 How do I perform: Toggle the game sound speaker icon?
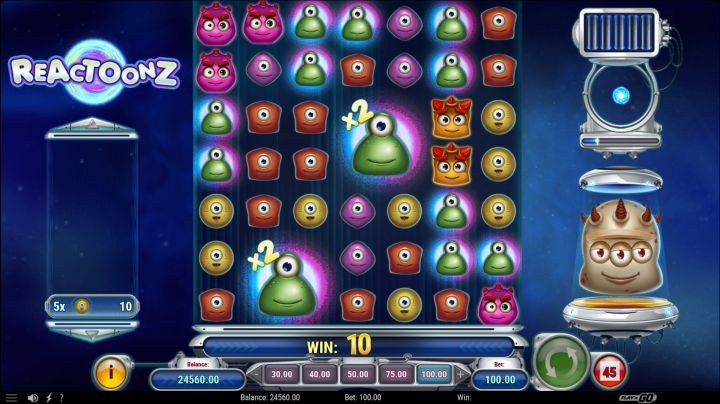coord(33,398)
